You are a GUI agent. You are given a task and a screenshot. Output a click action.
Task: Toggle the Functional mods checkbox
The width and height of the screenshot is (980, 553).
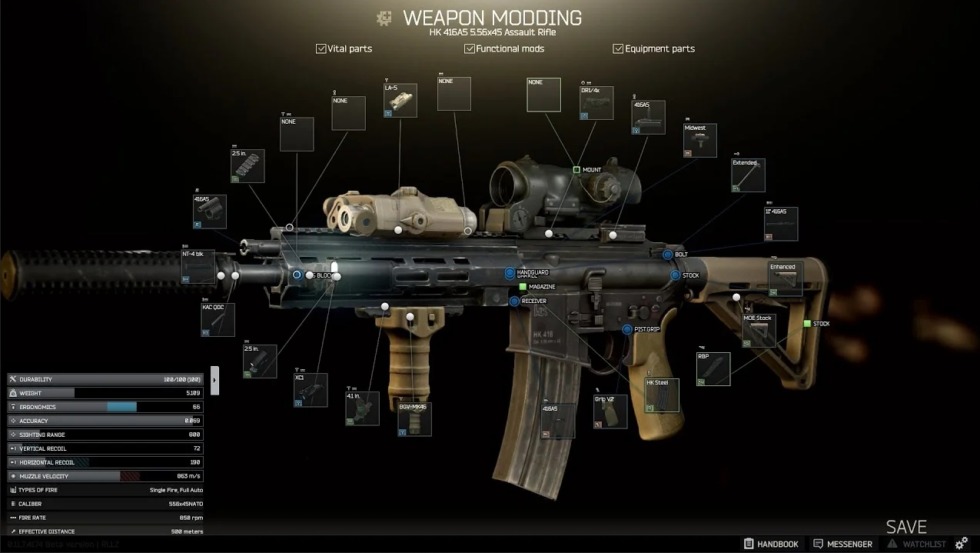click(x=470, y=48)
